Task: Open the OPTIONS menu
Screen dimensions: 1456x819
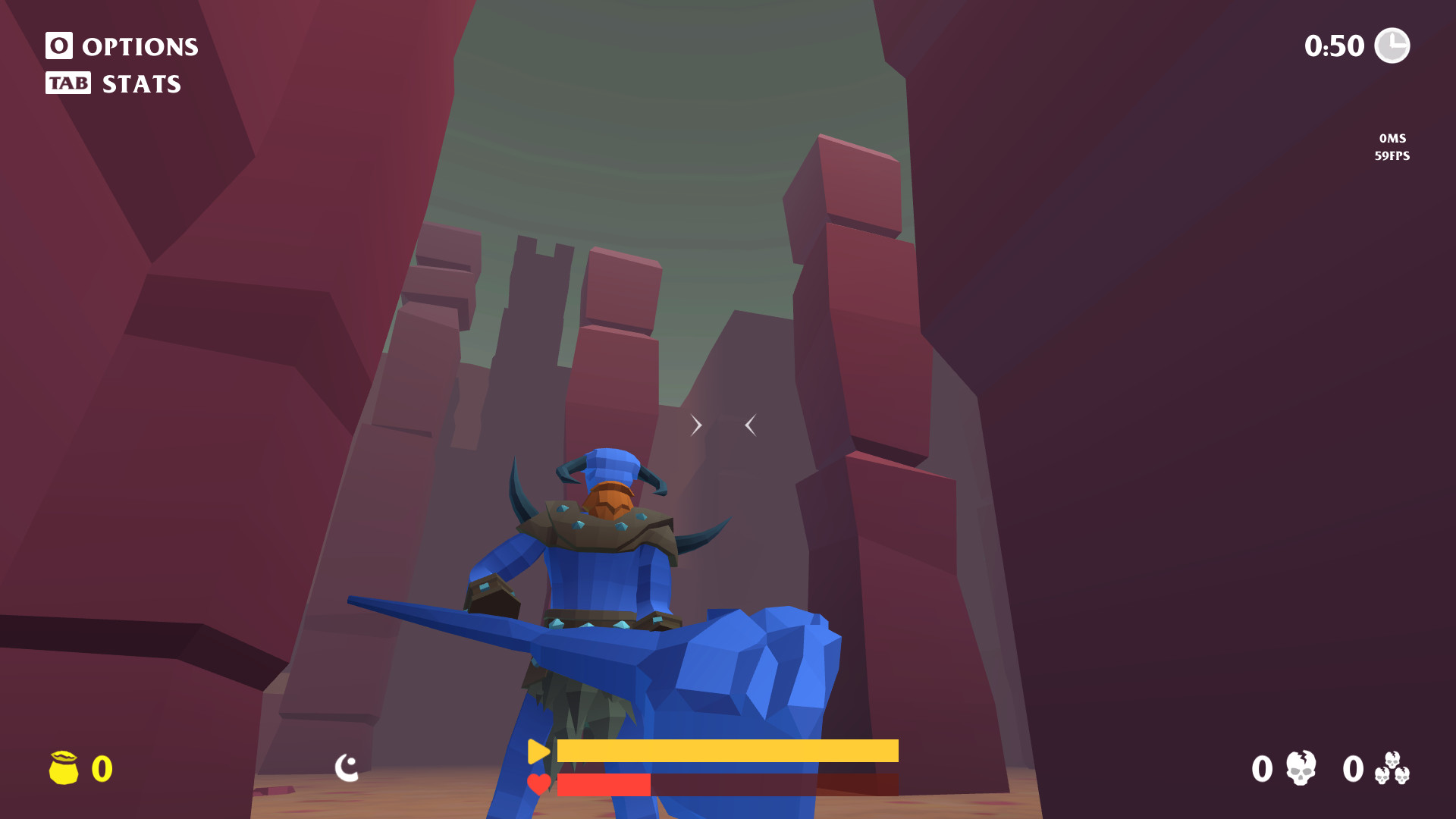Action: tap(140, 46)
